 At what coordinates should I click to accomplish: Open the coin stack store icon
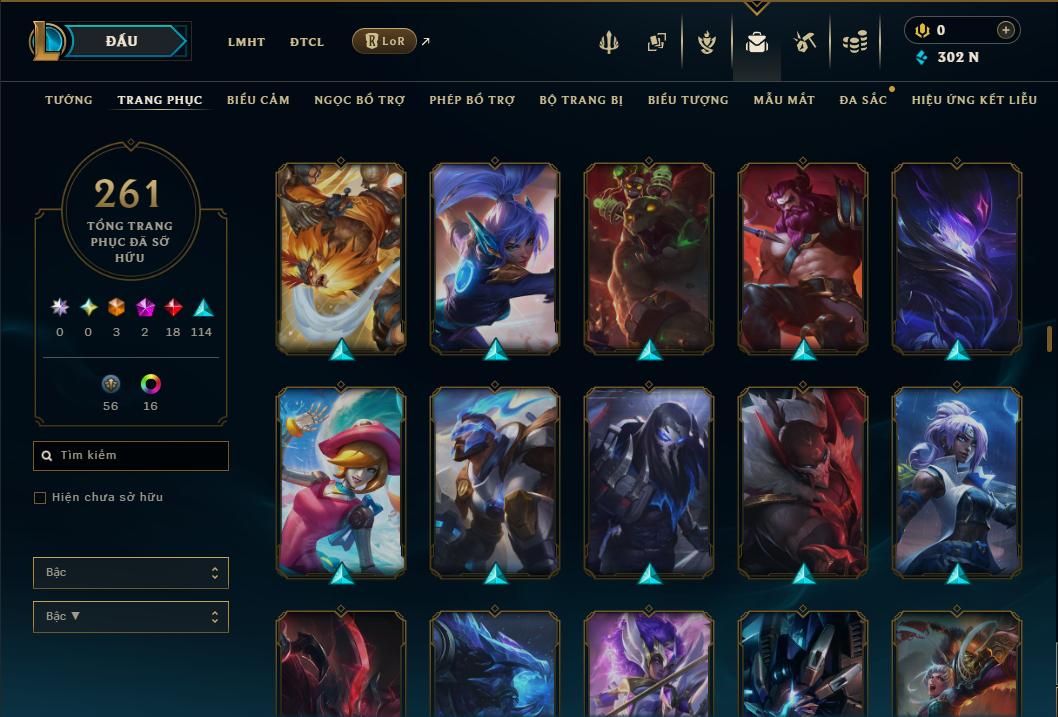point(854,42)
